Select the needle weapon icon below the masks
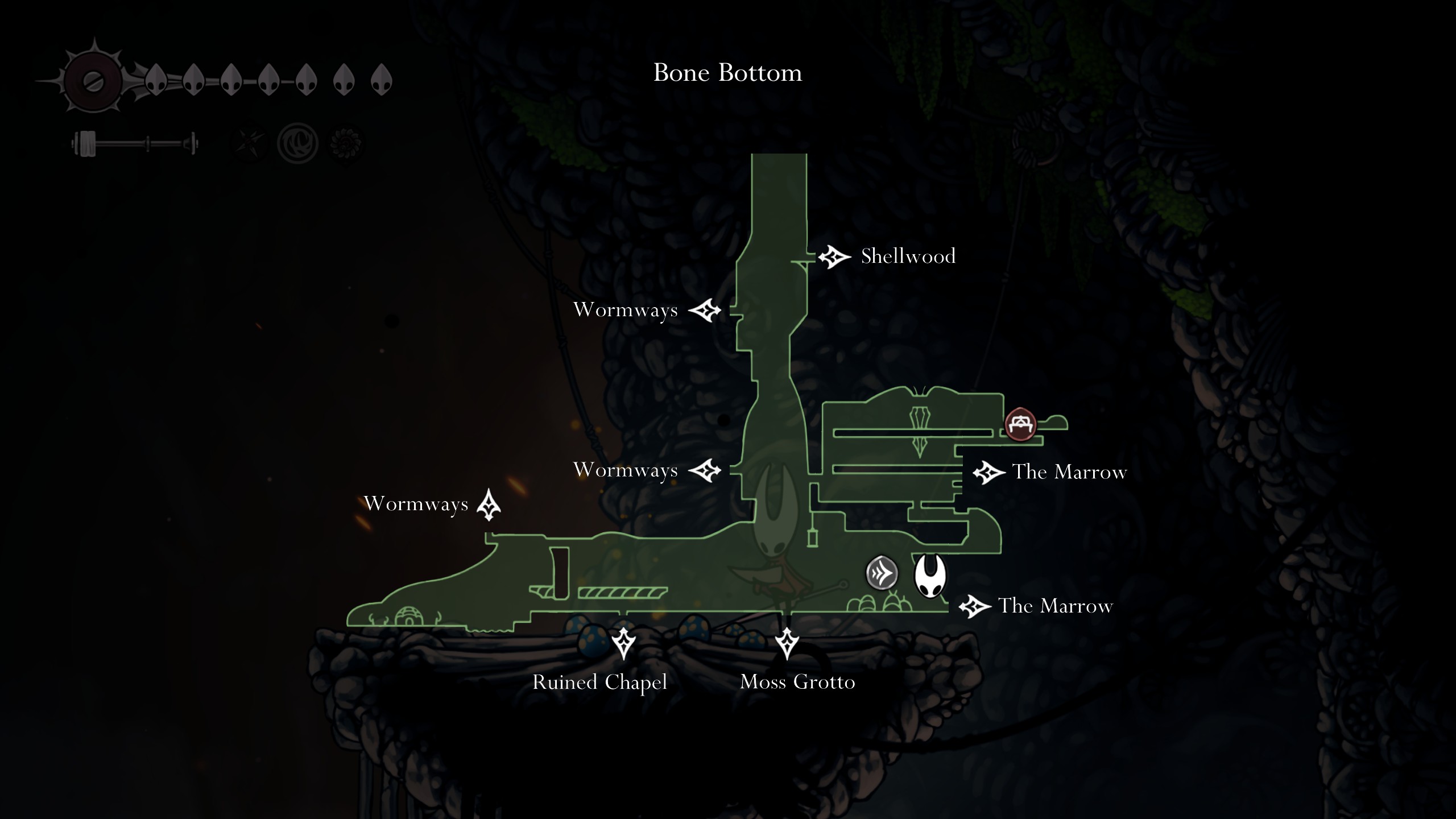Viewport: 1456px width, 819px height. point(136,143)
